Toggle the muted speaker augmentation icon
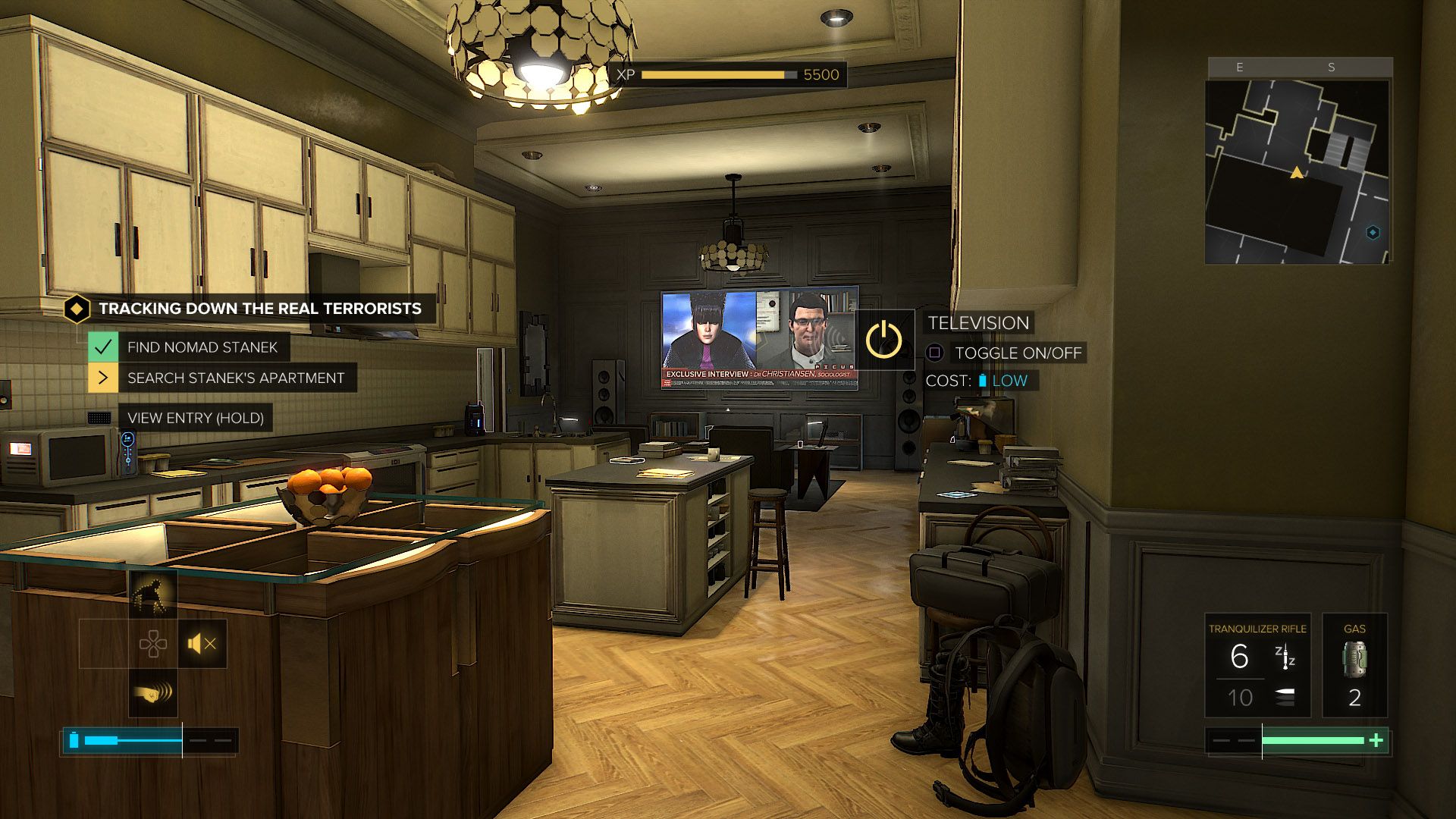The width and height of the screenshot is (1456, 819). click(202, 644)
